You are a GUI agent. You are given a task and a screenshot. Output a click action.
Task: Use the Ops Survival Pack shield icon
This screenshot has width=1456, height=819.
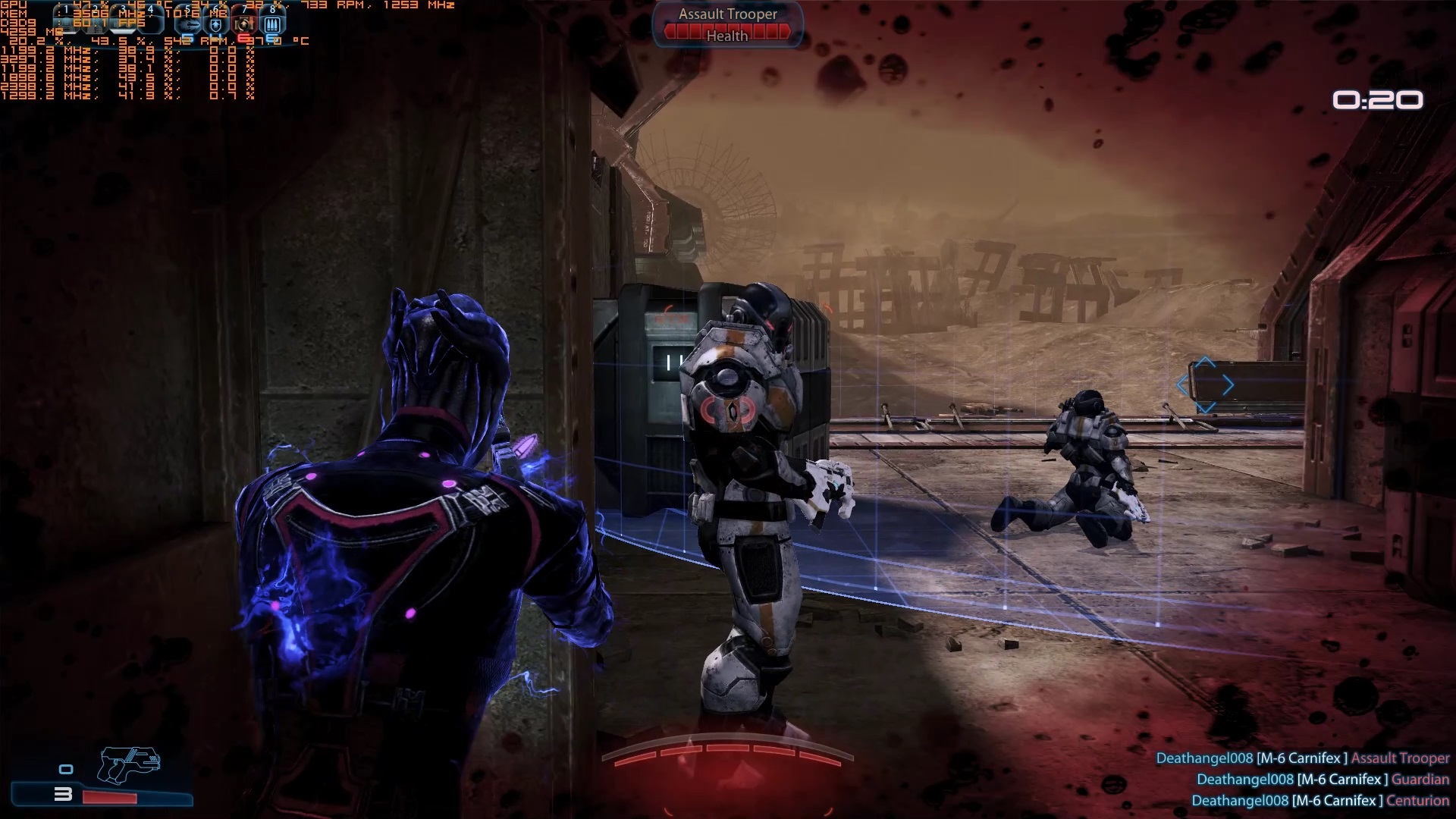[217, 24]
